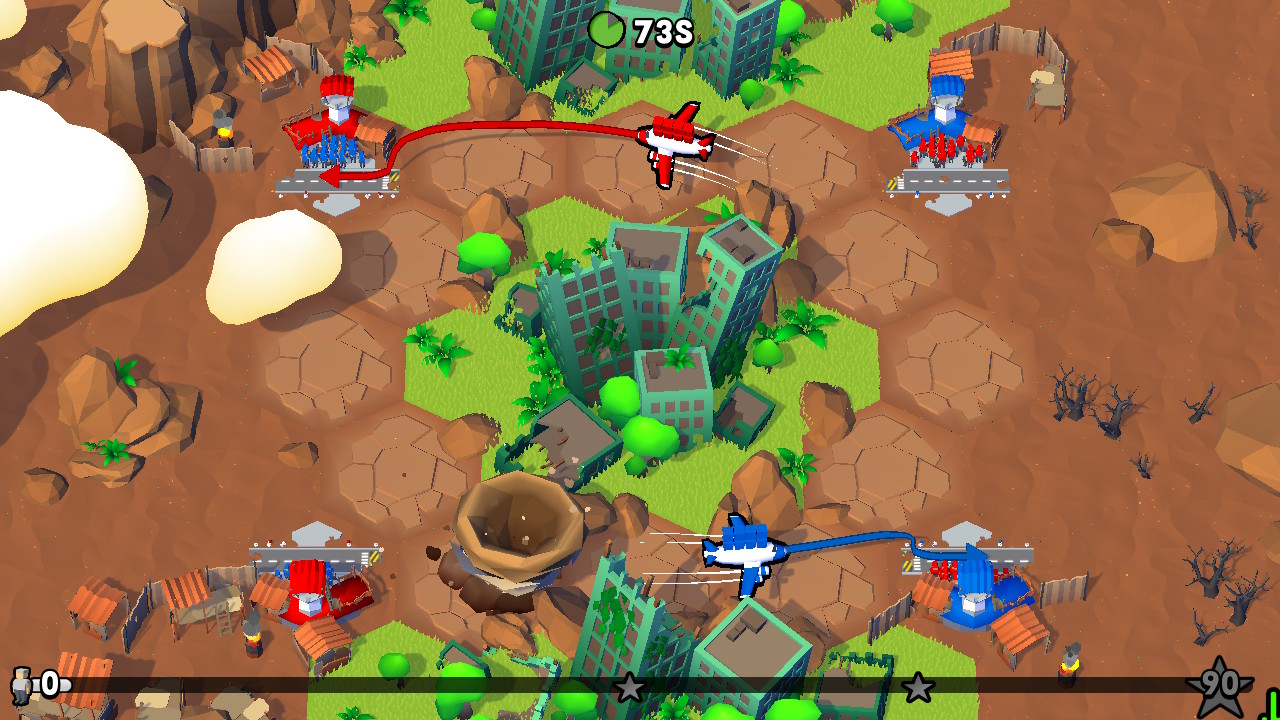Image resolution: width=1280 pixels, height=720 pixels.
Task: Click the star progress bar at screen bottom
Action: pyautogui.click(x=450, y=688)
